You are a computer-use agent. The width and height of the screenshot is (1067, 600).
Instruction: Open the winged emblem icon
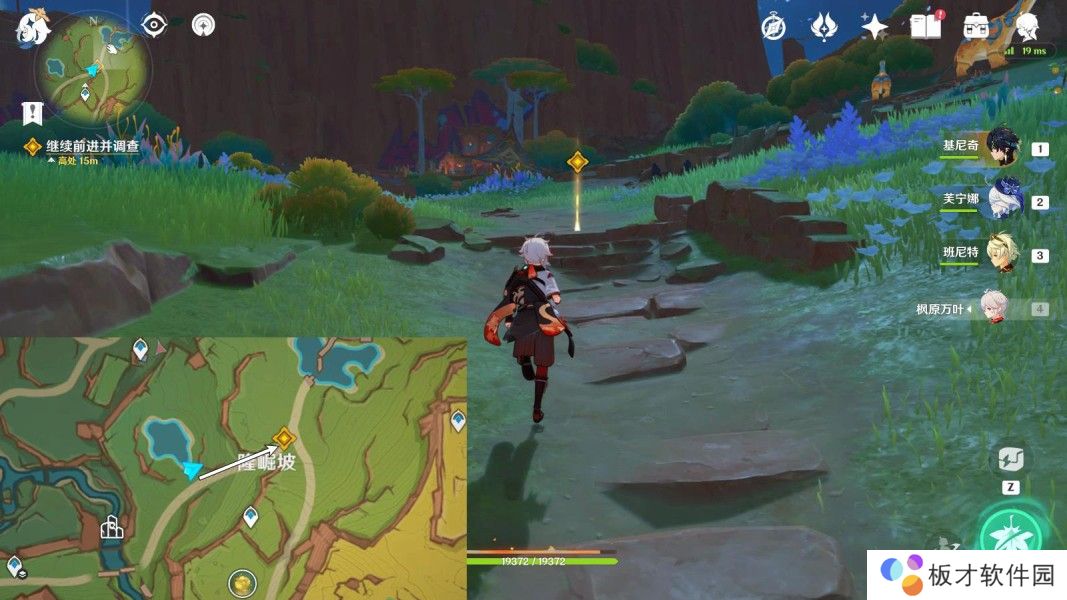[x=823, y=27]
